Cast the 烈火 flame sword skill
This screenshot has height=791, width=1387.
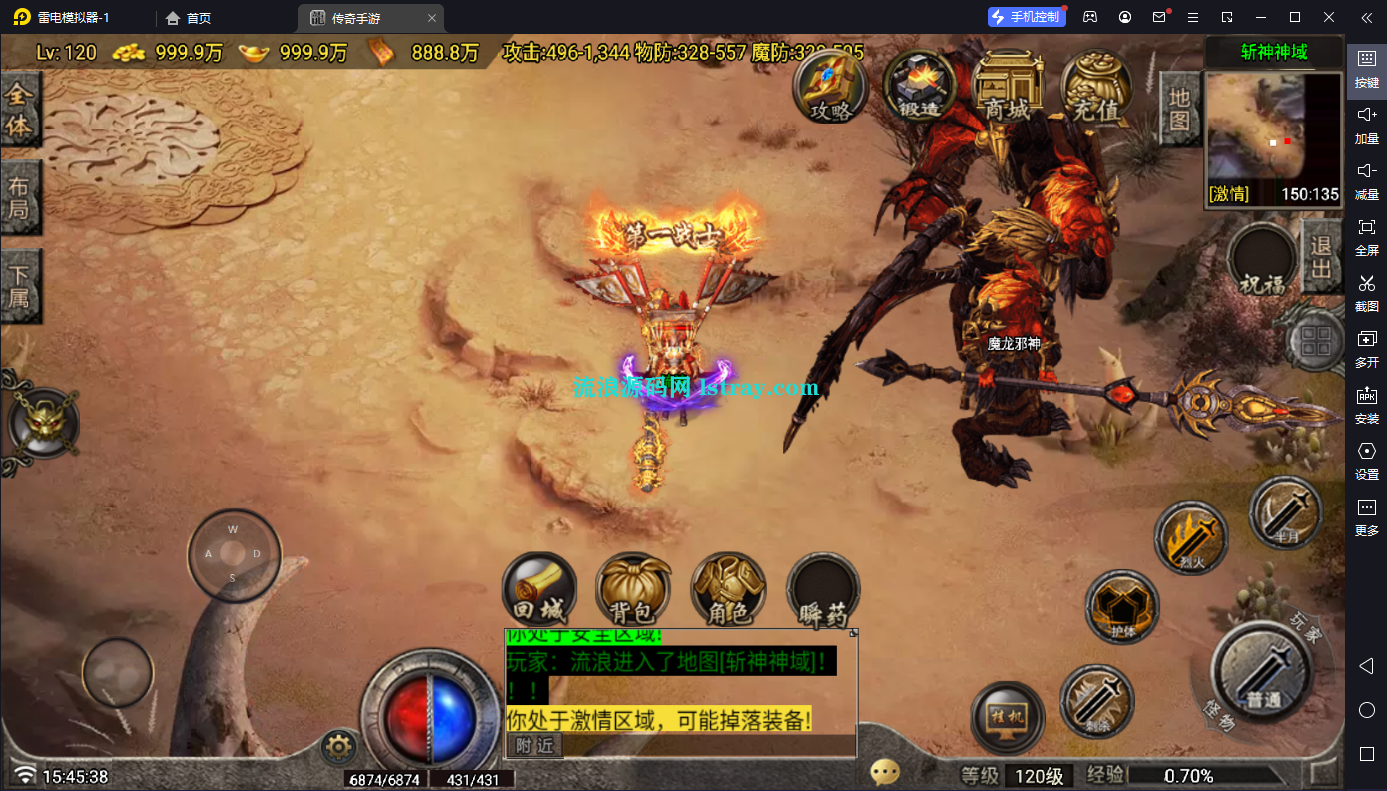[x=1190, y=537]
